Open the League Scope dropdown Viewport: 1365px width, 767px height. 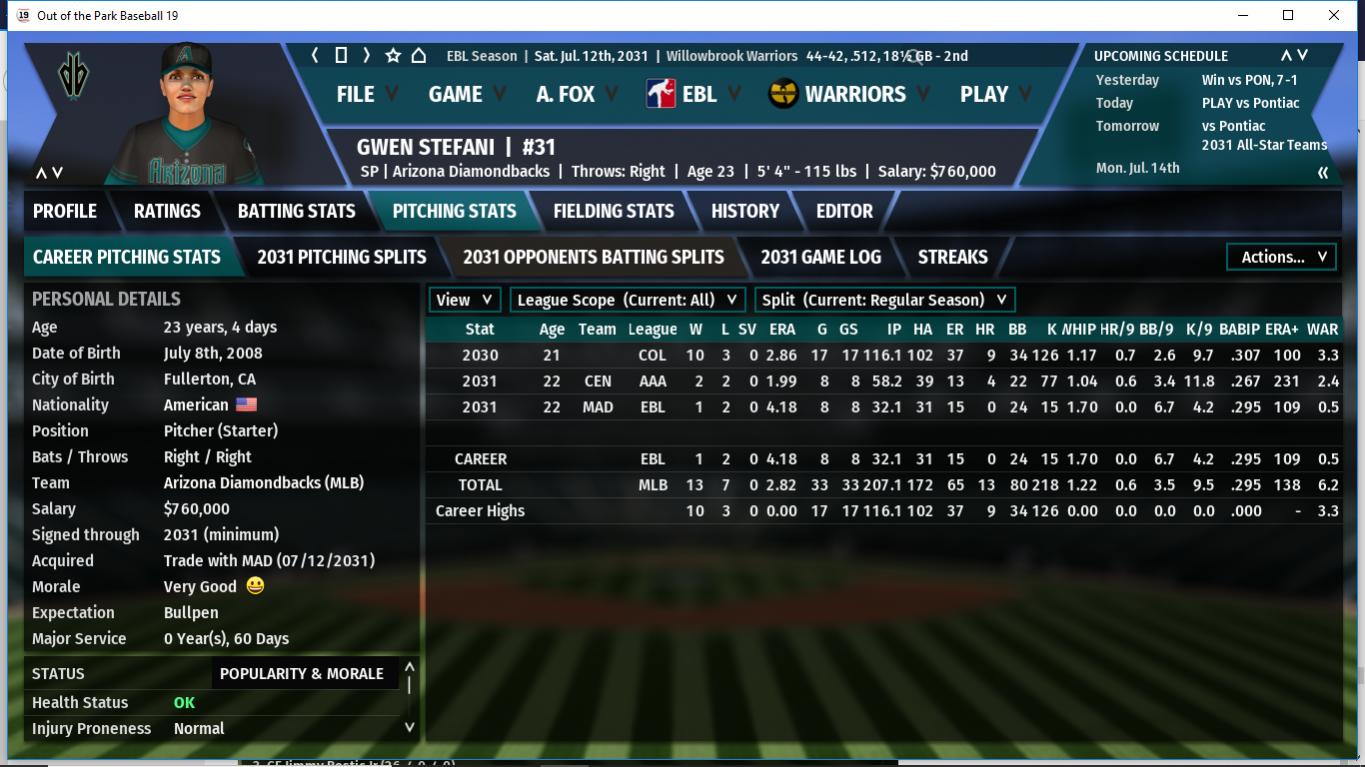628,300
